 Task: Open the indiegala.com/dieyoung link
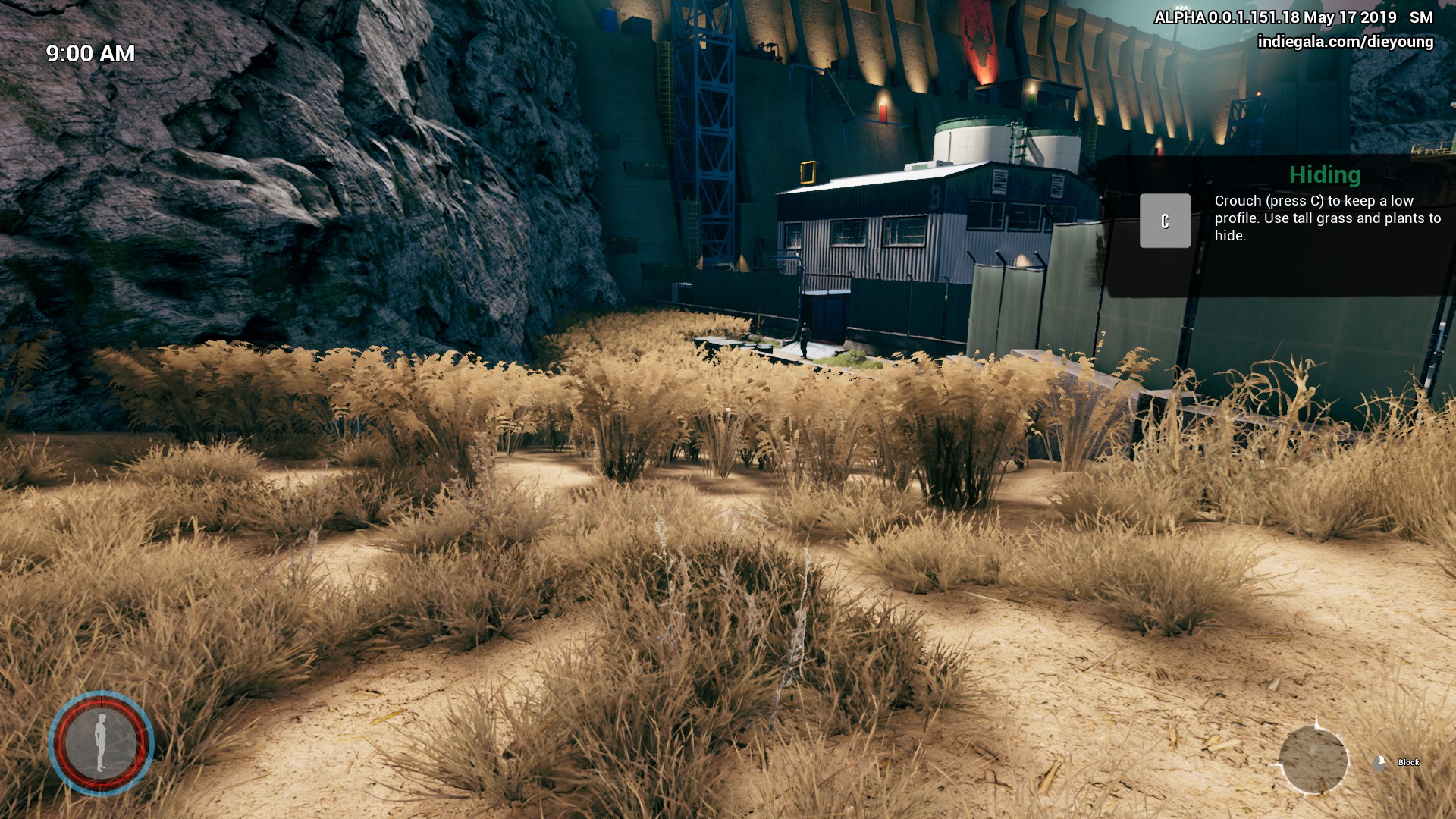pos(1345,42)
